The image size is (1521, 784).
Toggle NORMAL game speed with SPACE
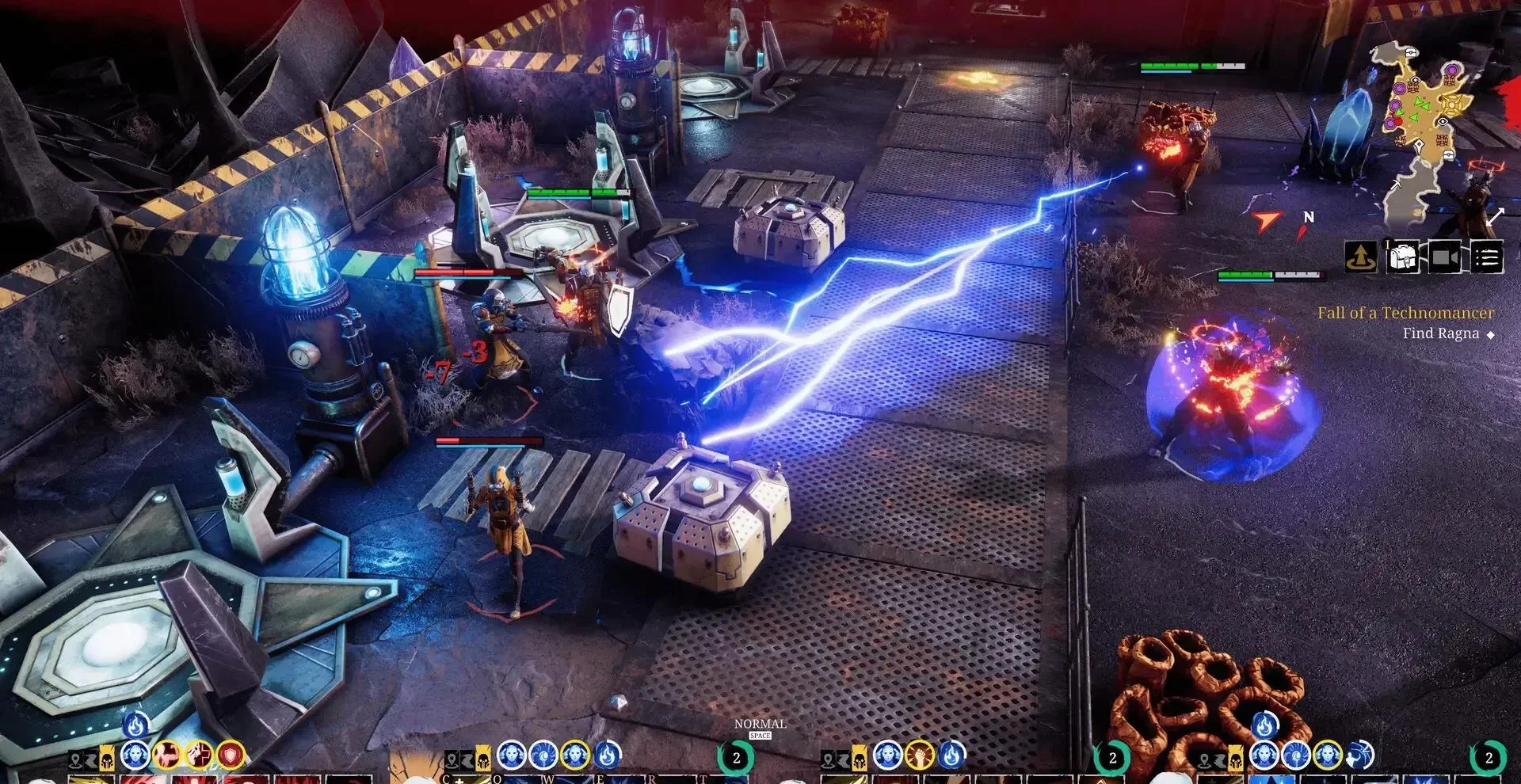(762, 729)
